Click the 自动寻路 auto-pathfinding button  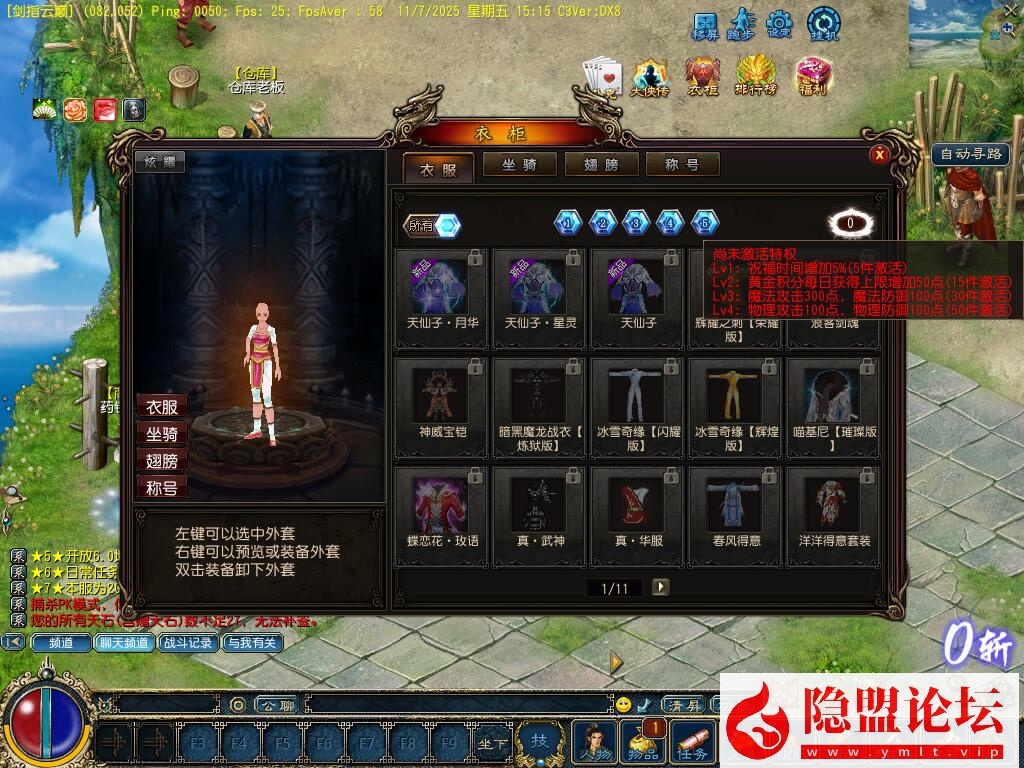(x=970, y=155)
